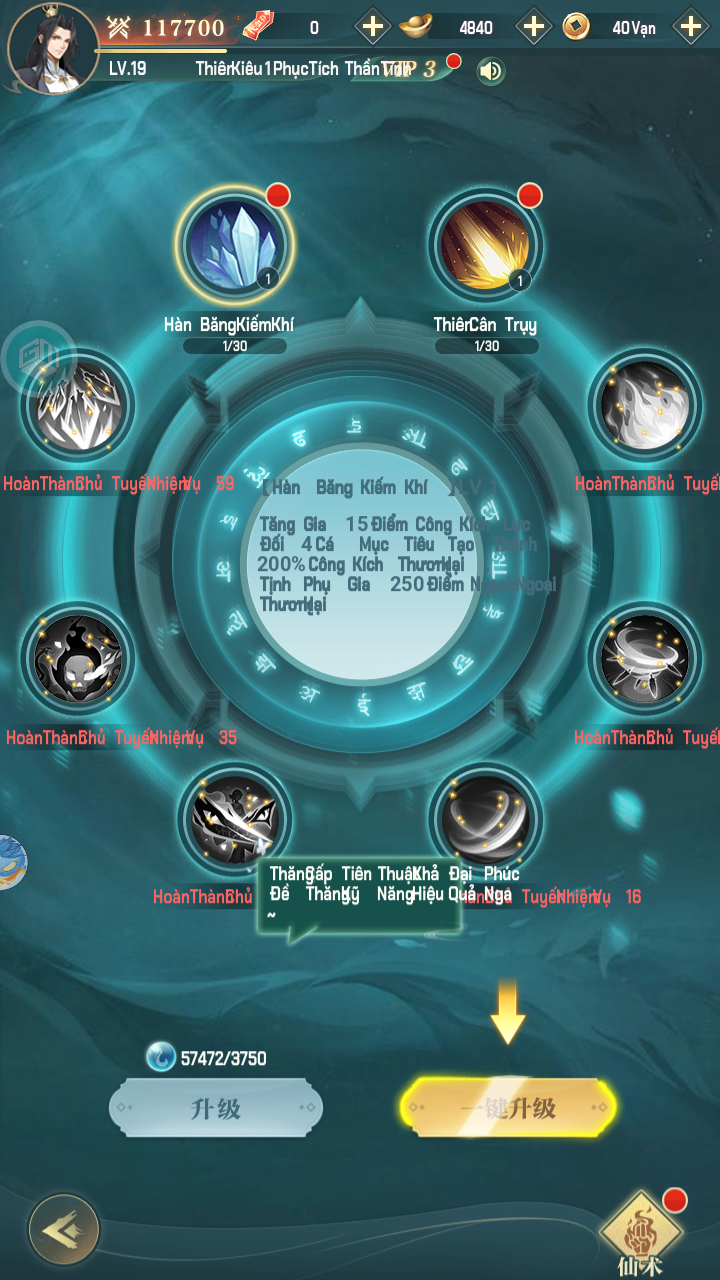Open the 仙术 immortal arts tab
The image size is (720, 1280).
[641, 1232]
